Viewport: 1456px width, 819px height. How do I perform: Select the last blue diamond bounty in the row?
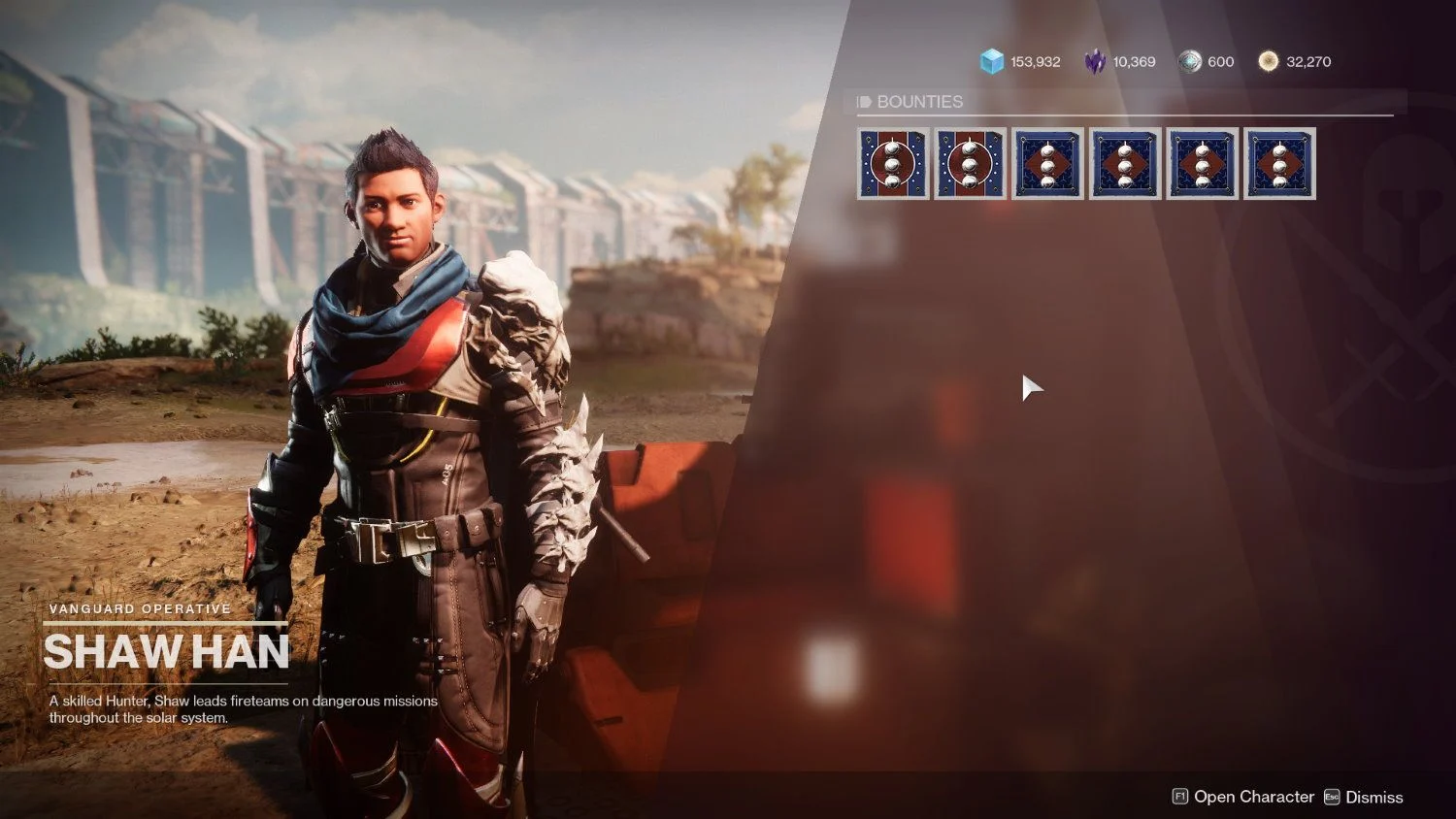1279,164
